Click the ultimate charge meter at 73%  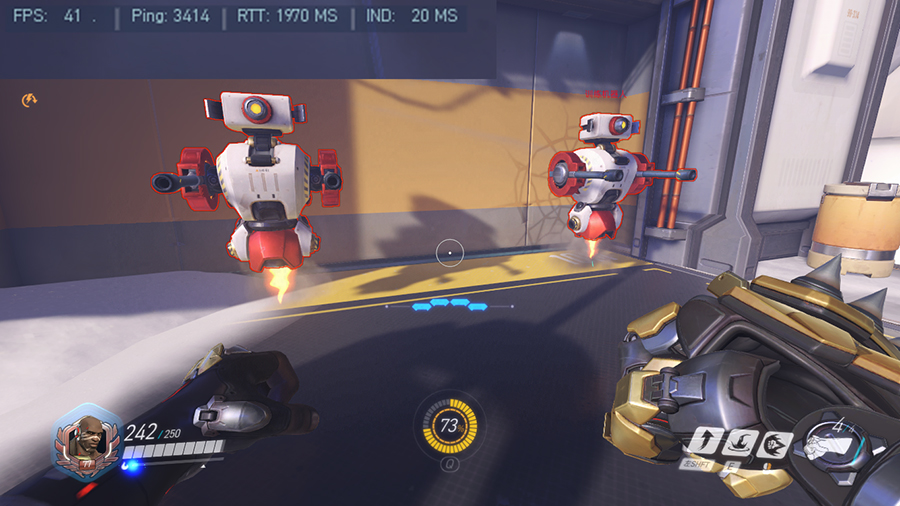[x=449, y=426]
